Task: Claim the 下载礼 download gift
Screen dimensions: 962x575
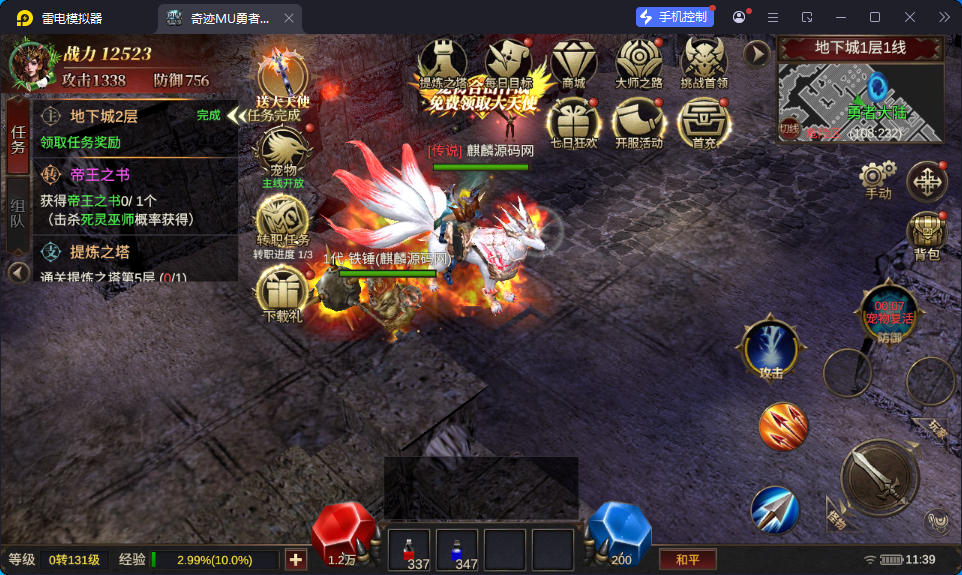Action: coord(282,294)
